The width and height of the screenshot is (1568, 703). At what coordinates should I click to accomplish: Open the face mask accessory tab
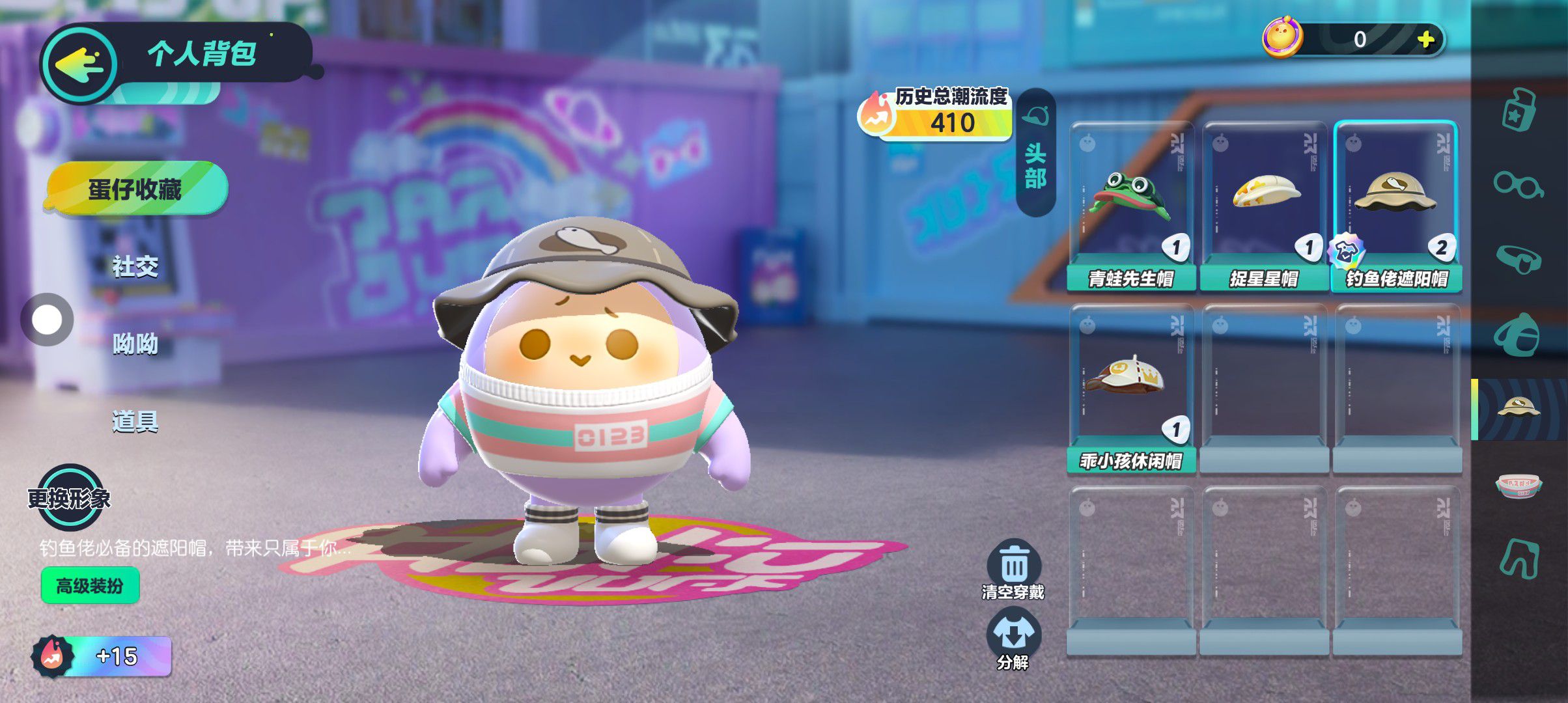1518,260
